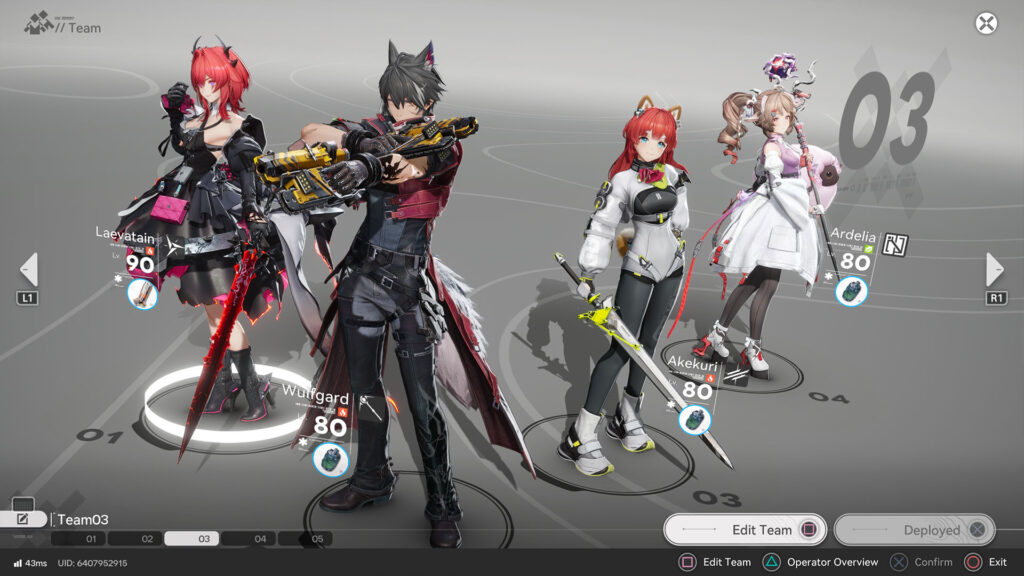Go to the previous team with the left arrow
Screen dimensions: 1024x576
29,269
